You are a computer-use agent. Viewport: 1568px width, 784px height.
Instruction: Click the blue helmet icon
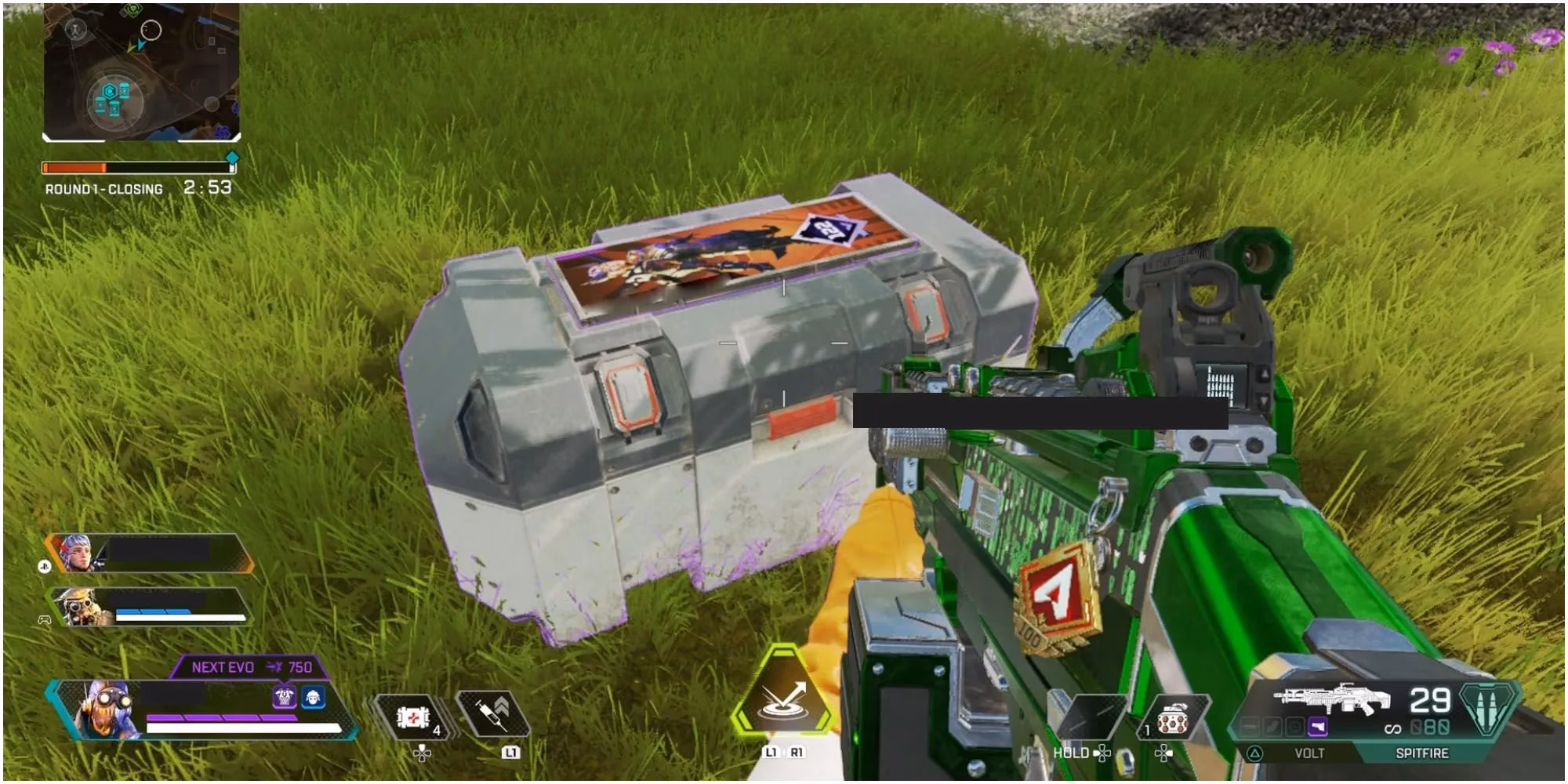(x=313, y=698)
